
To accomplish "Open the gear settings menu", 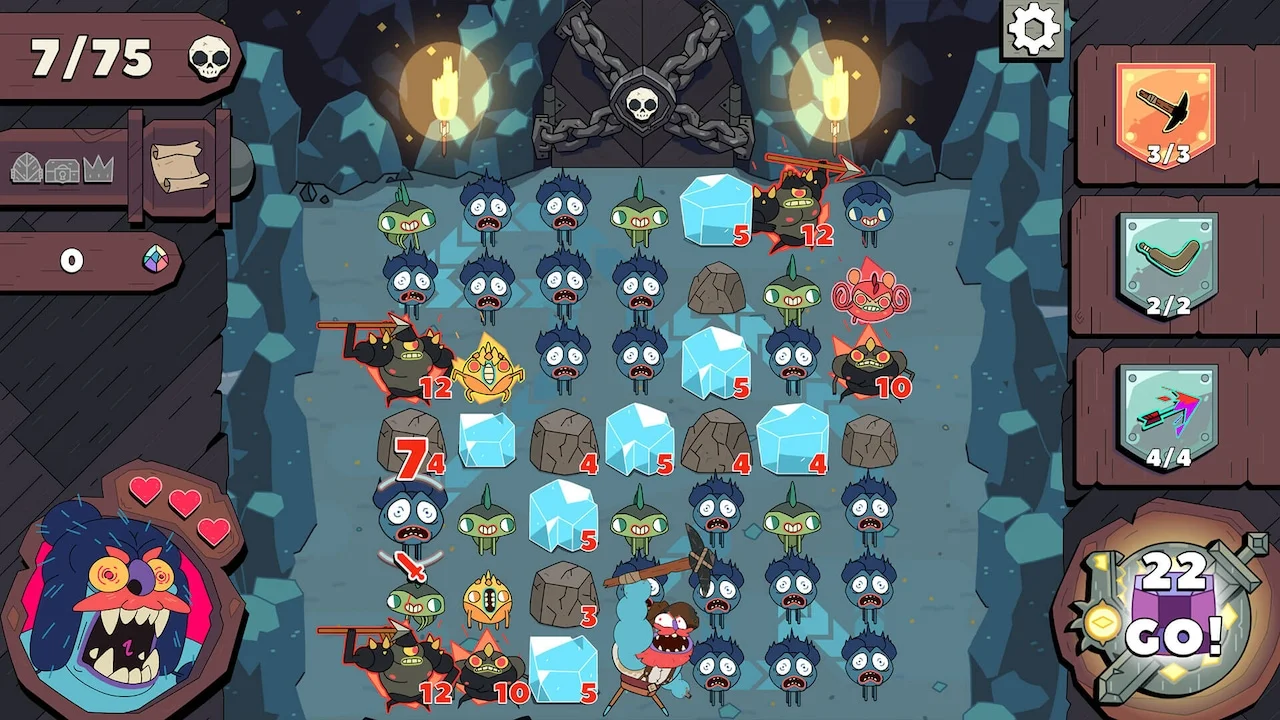I will click(1033, 29).
